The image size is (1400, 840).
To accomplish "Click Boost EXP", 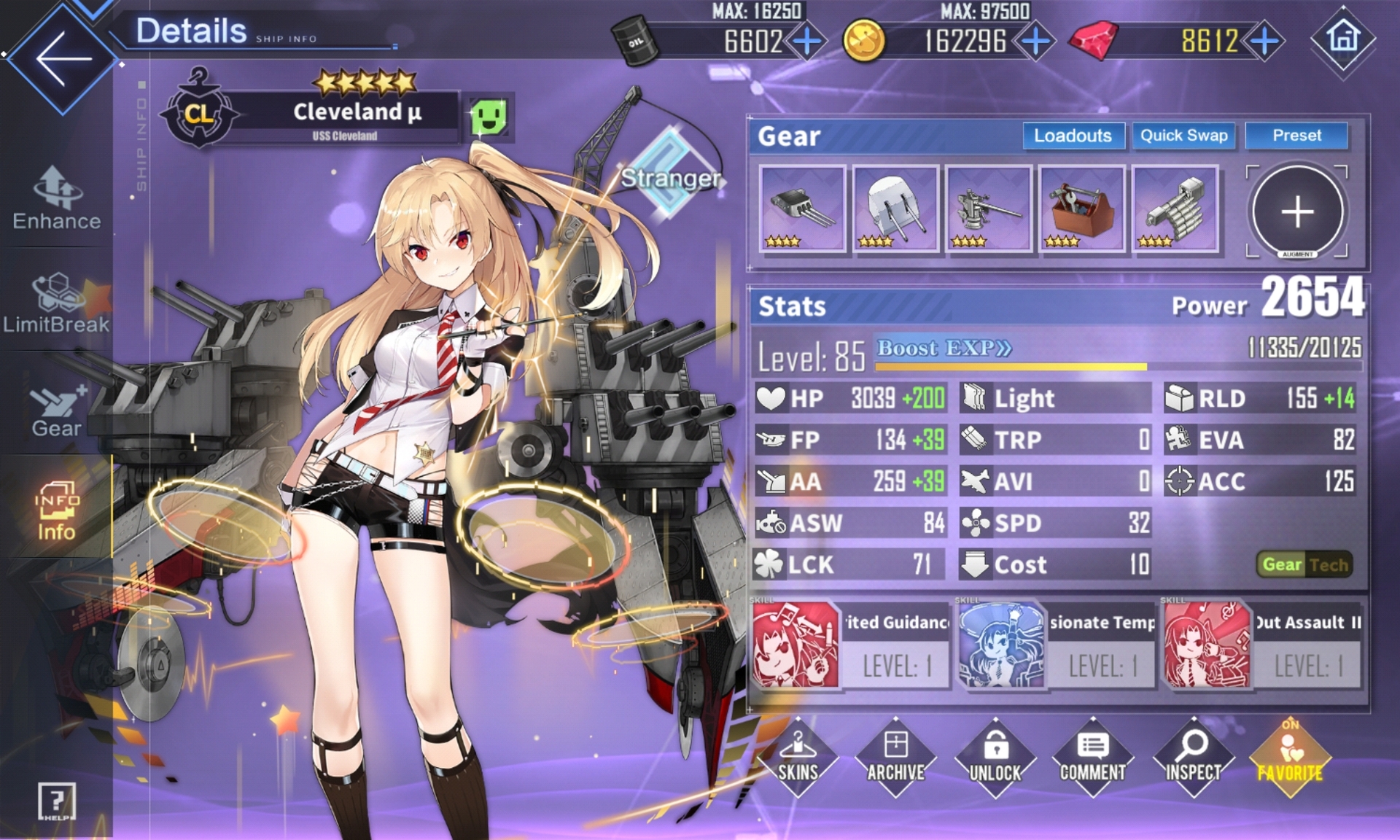I will coord(944,349).
